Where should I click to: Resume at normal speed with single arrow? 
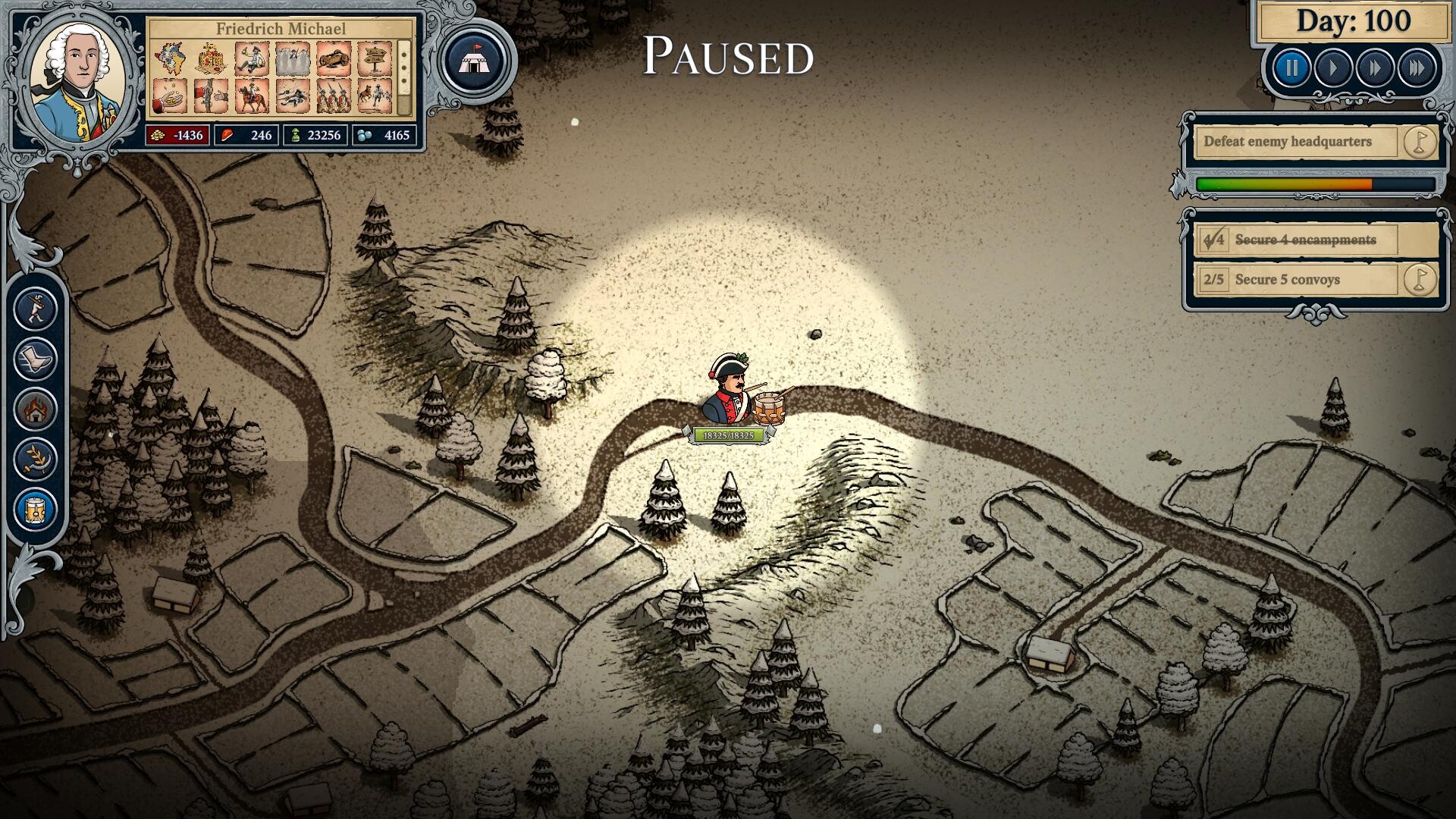tap(1333, 69)
